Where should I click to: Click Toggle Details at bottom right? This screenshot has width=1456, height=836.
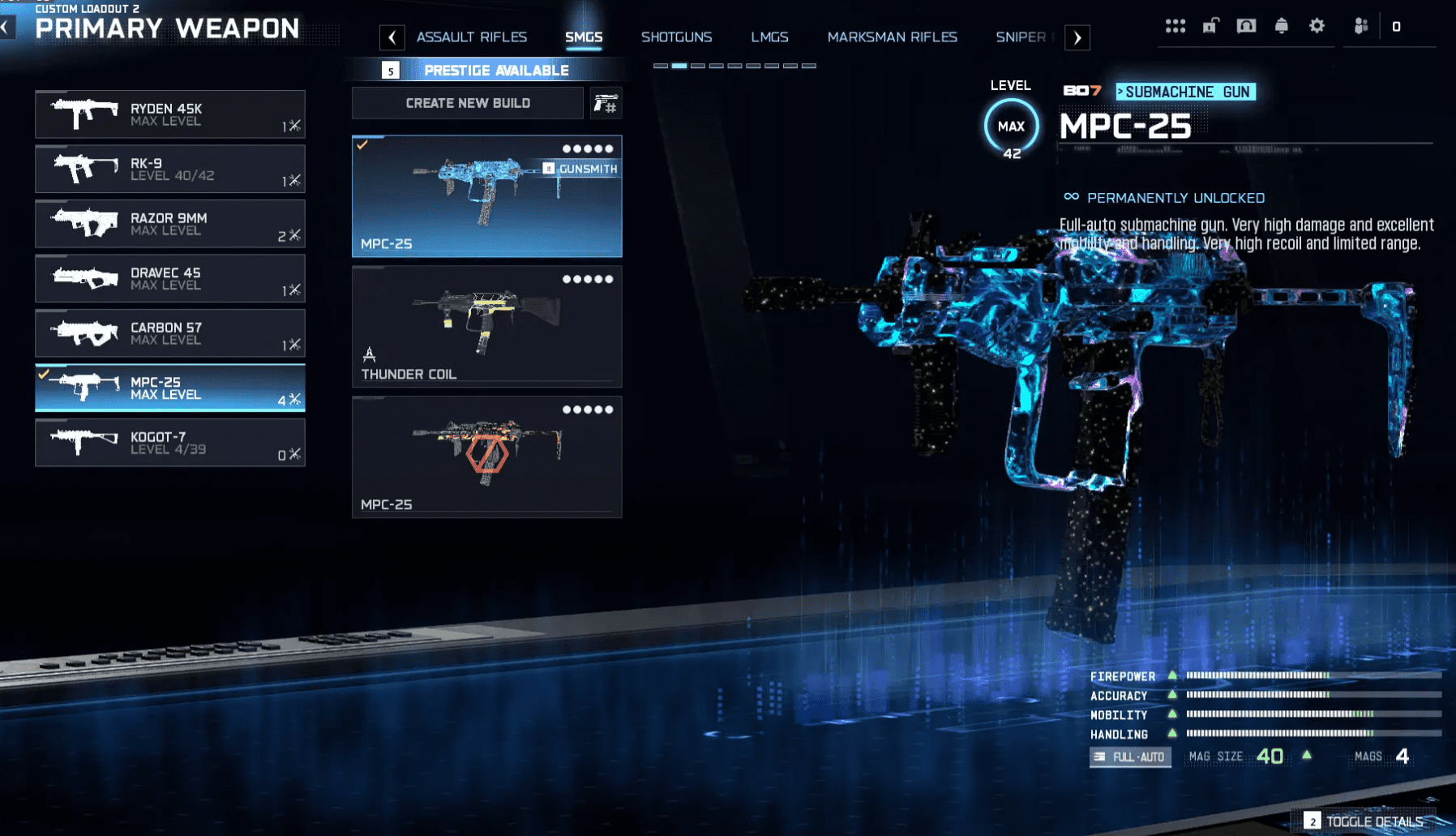tap(1377, 821)
